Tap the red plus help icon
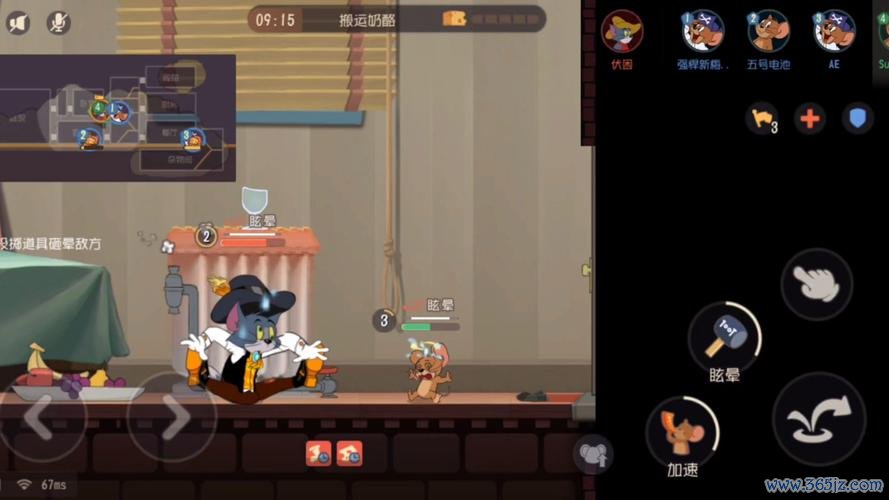This screenshot has height=500, width=889. (810, 118)
